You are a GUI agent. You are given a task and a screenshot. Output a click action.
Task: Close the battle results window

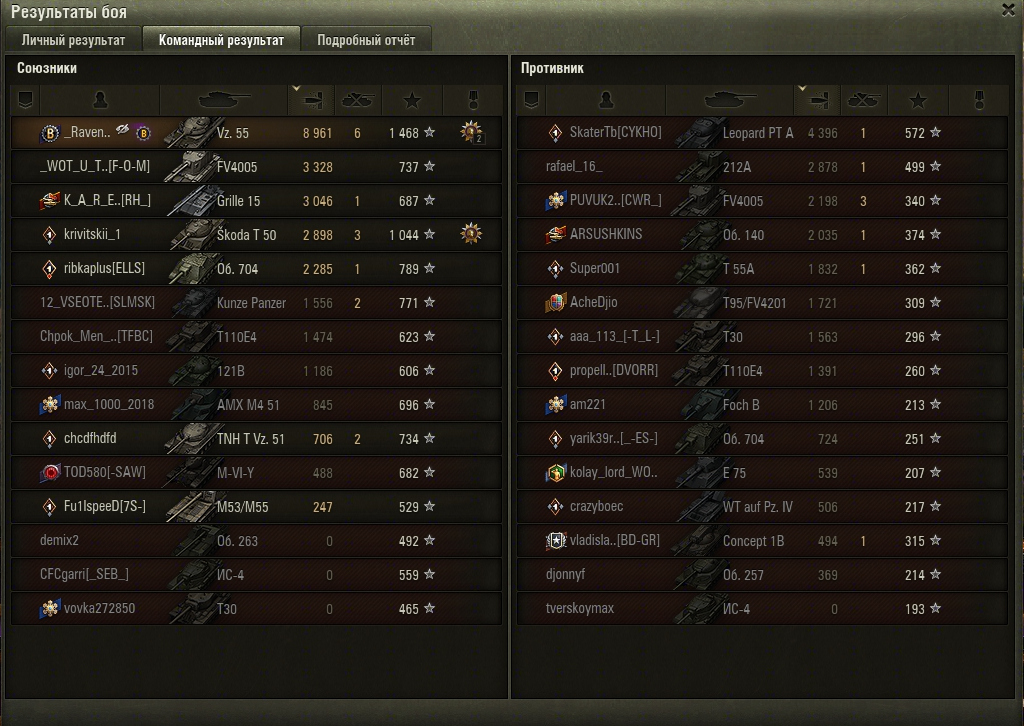(x=1008, y=9)
